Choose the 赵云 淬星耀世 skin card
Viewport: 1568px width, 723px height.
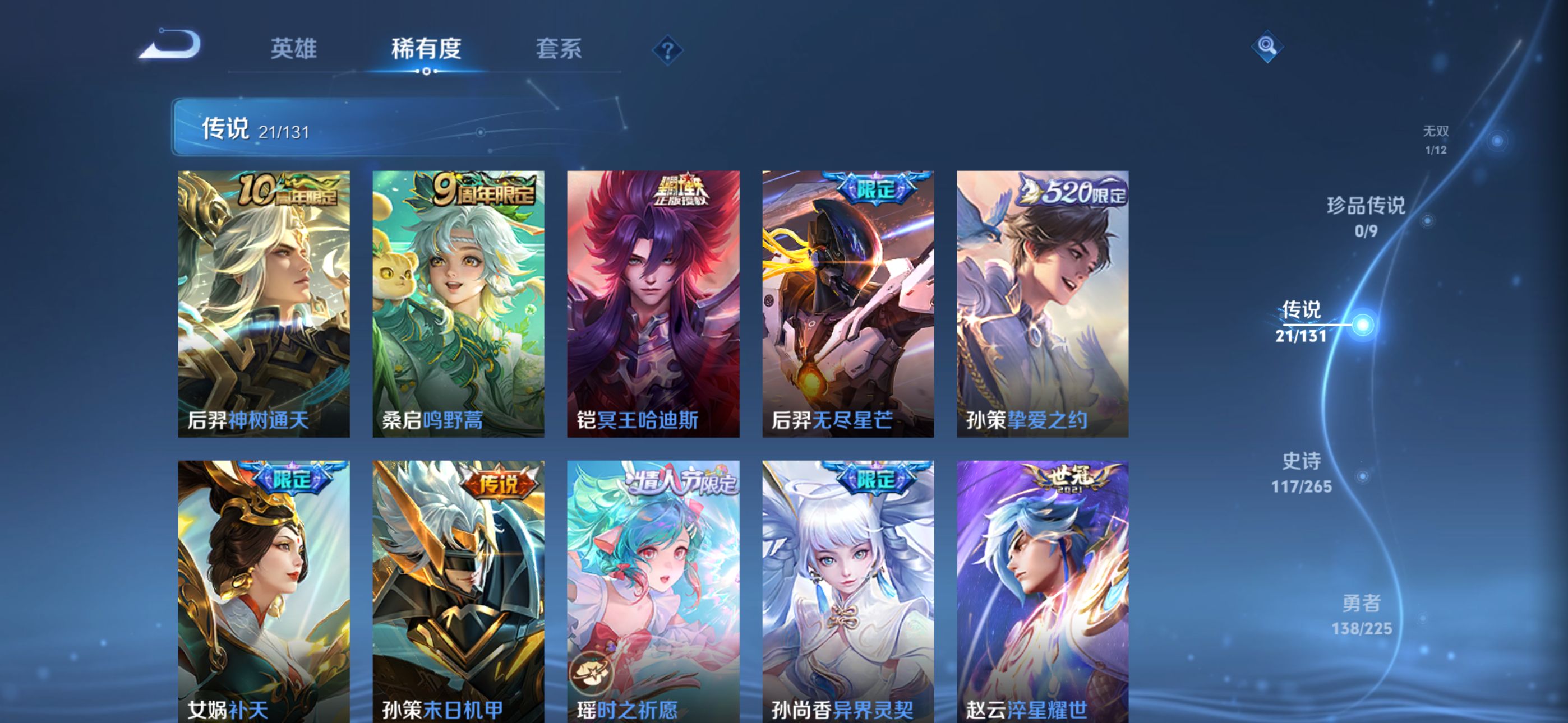click(x=1042, y=591)
